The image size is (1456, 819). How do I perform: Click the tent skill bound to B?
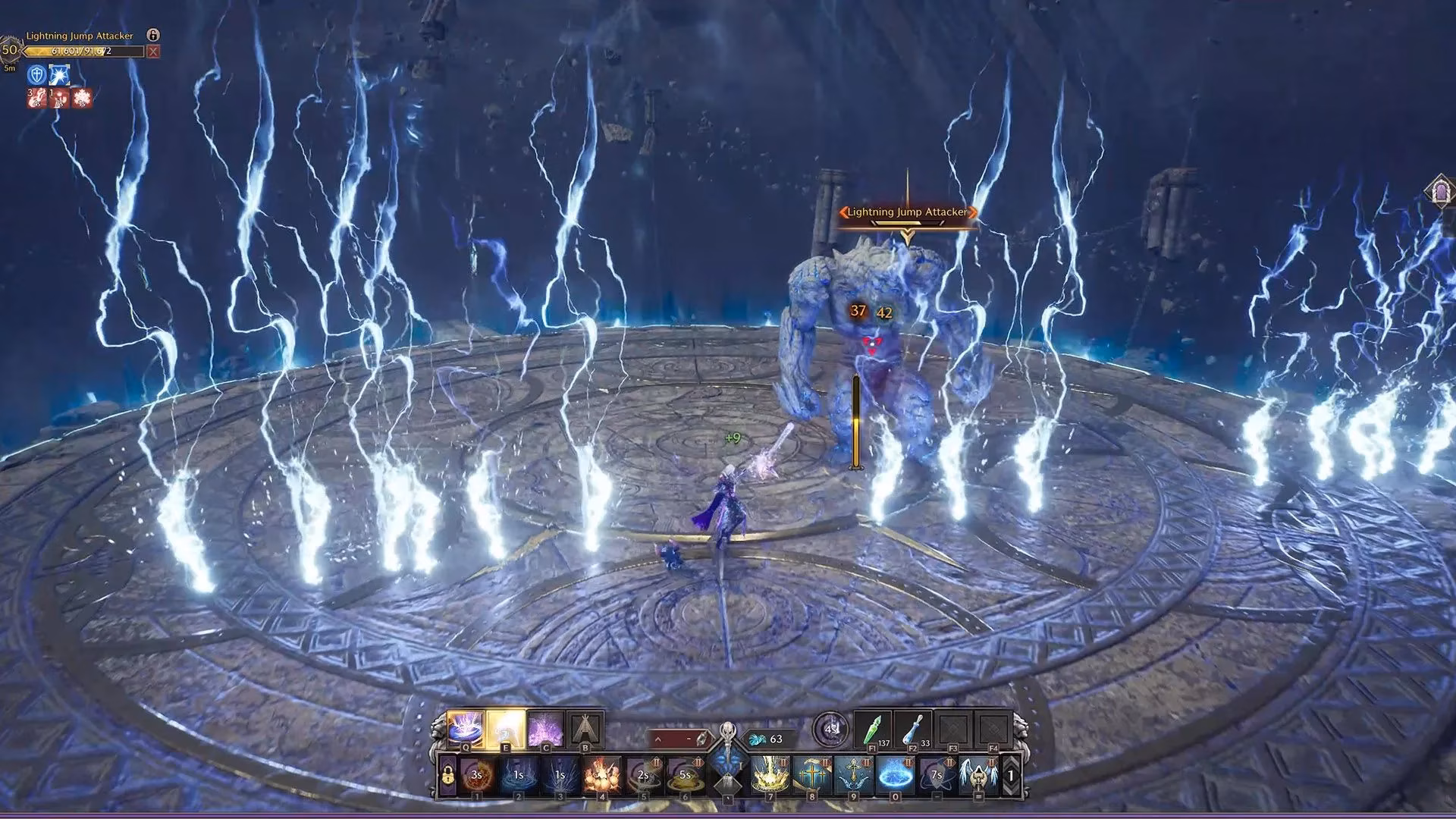tap(585, 726)
